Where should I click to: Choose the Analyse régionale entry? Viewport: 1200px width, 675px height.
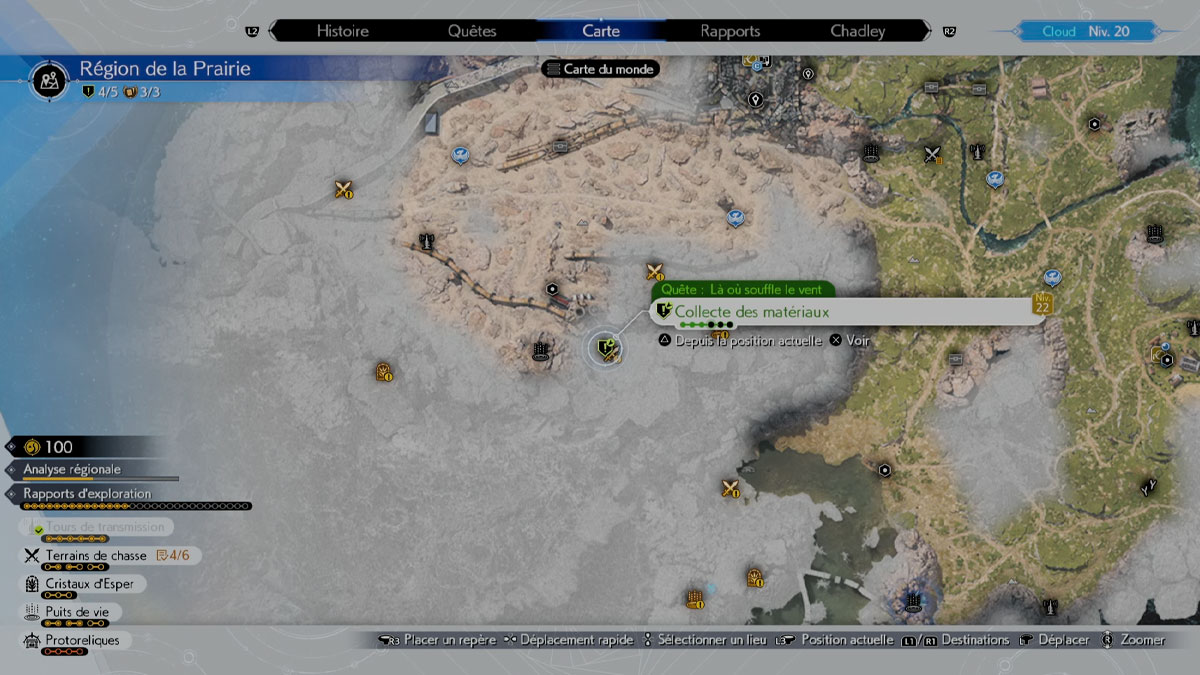[73, 469]
